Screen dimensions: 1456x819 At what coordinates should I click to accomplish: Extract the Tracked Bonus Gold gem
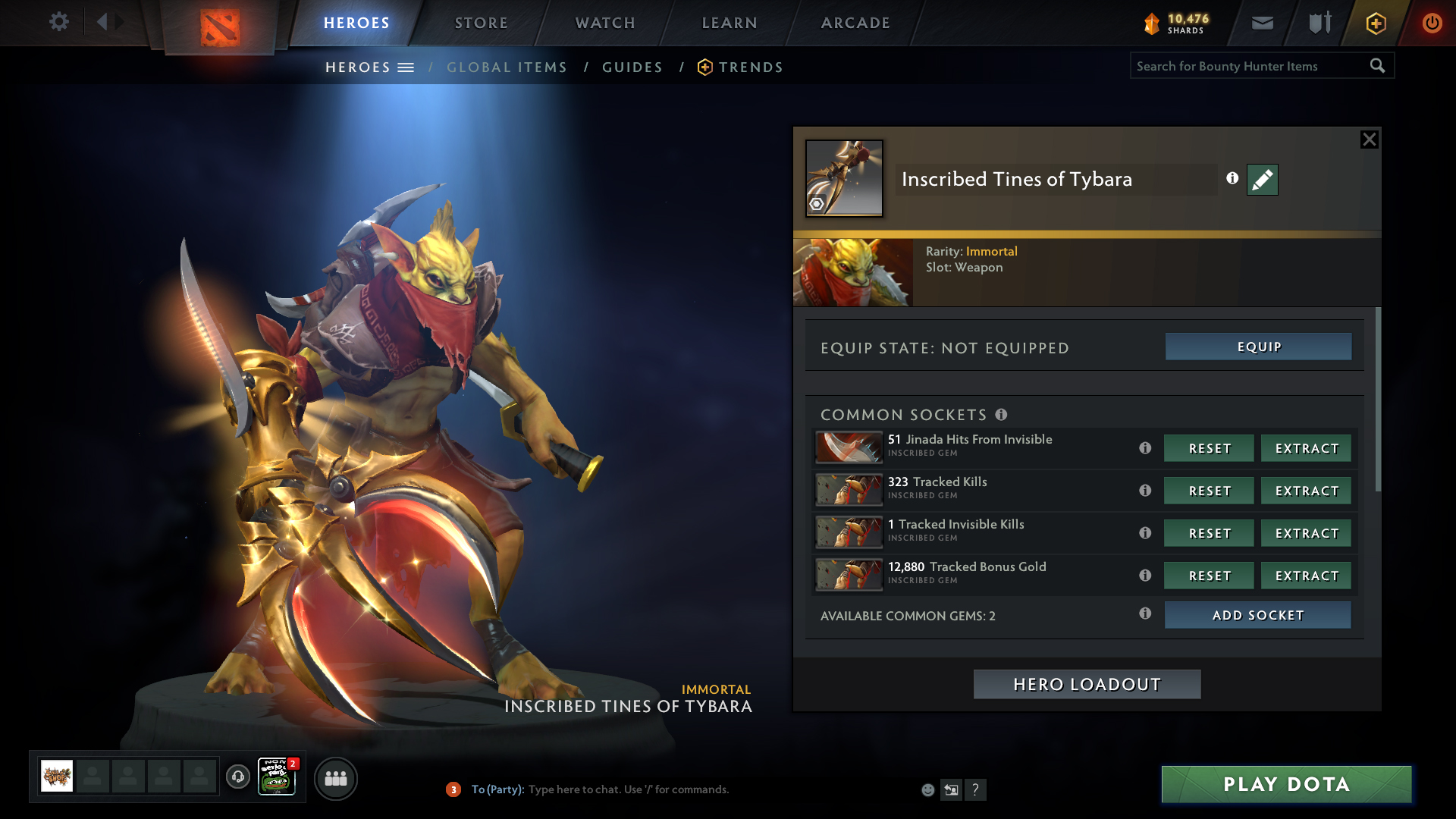1306,576
